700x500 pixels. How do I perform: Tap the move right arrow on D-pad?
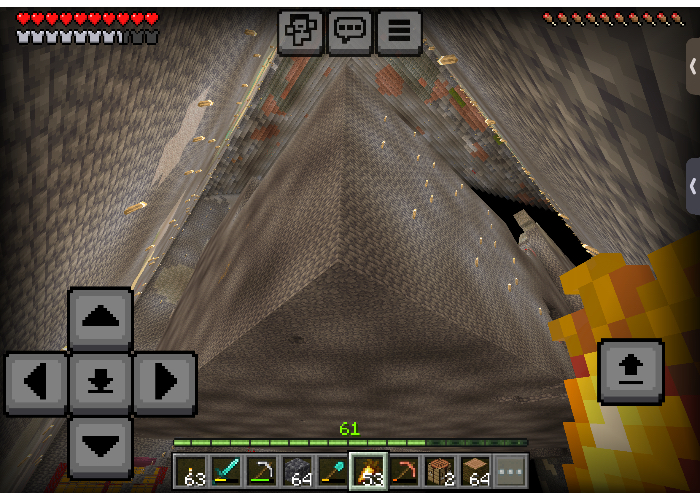tap(164, 383)
